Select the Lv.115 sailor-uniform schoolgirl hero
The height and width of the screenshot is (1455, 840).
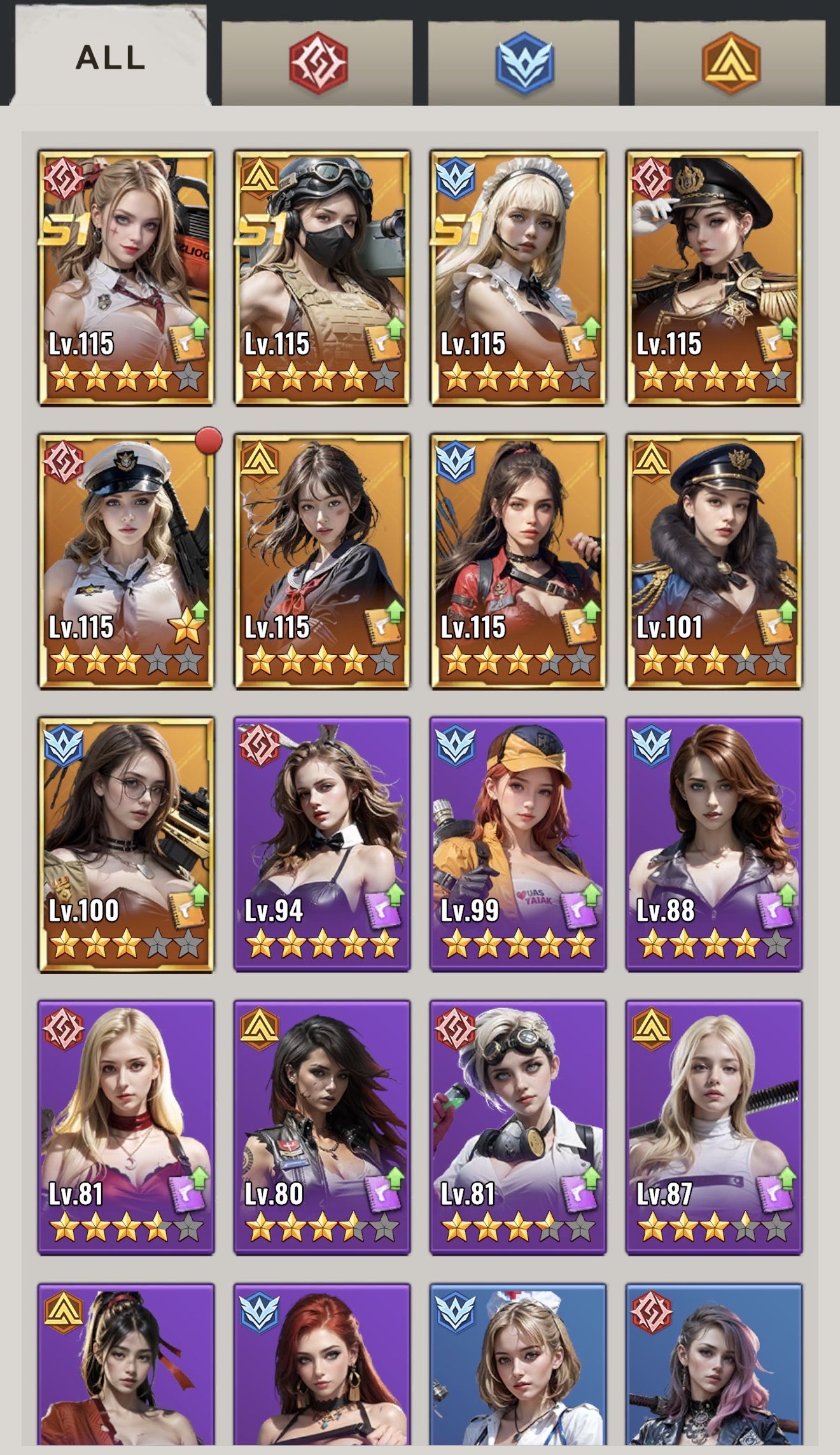(x=322, y=561)
